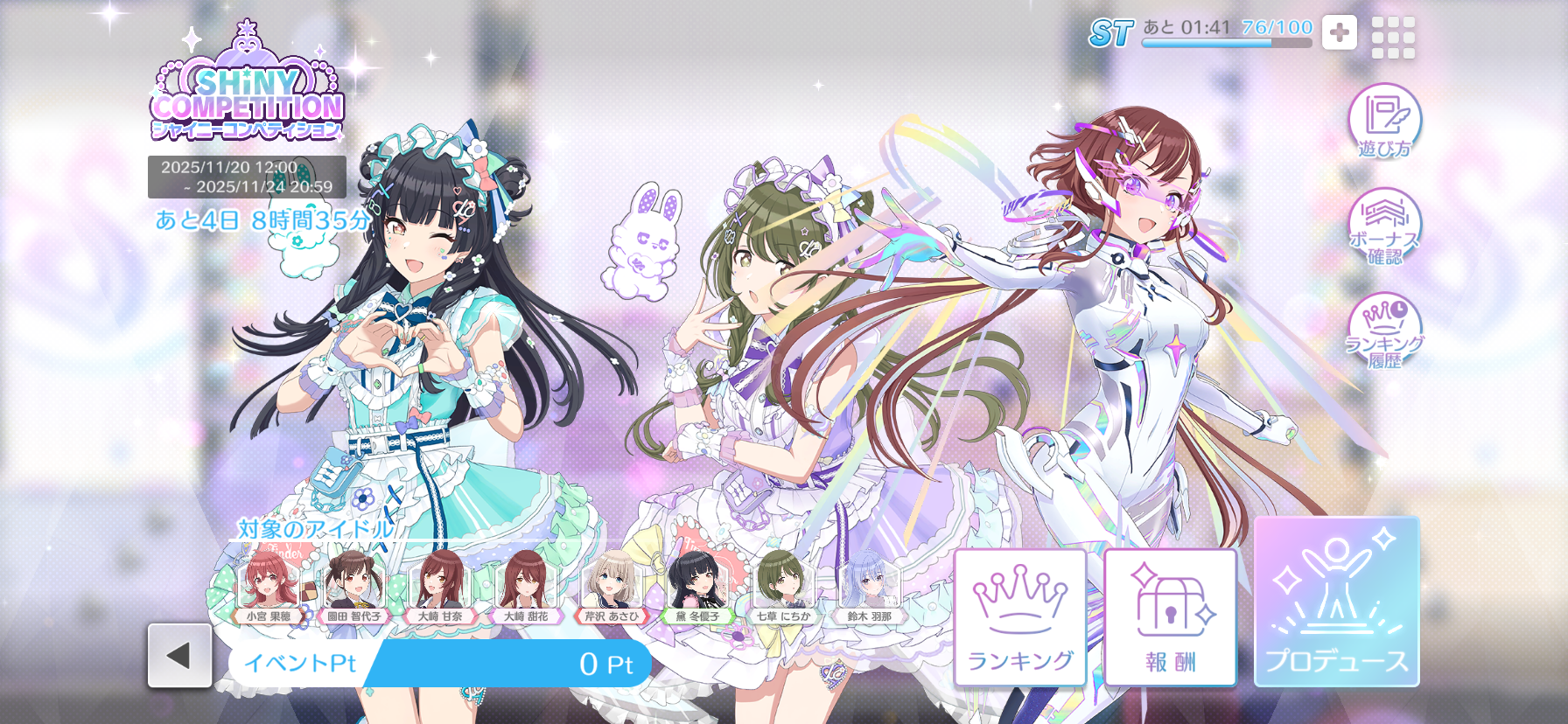1568x724 pixels.
Task: Select idol portrait 鈴木 羽那
Action: click(868, 586)
